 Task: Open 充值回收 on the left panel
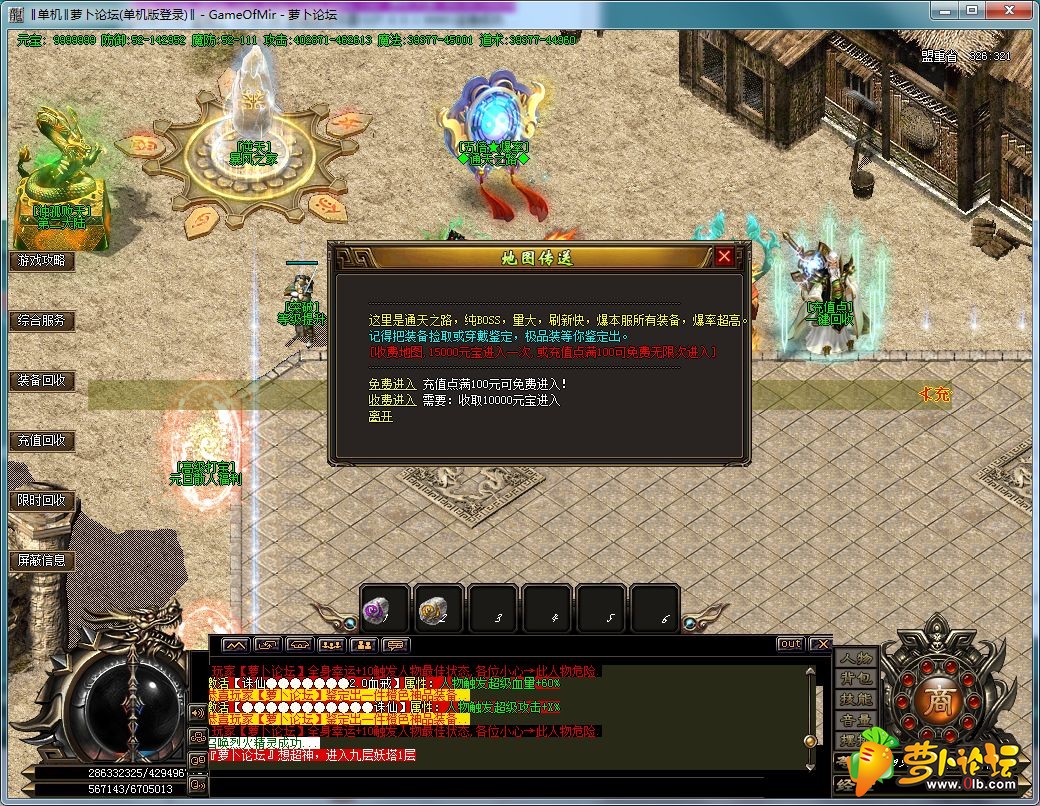tap(42, 441)
